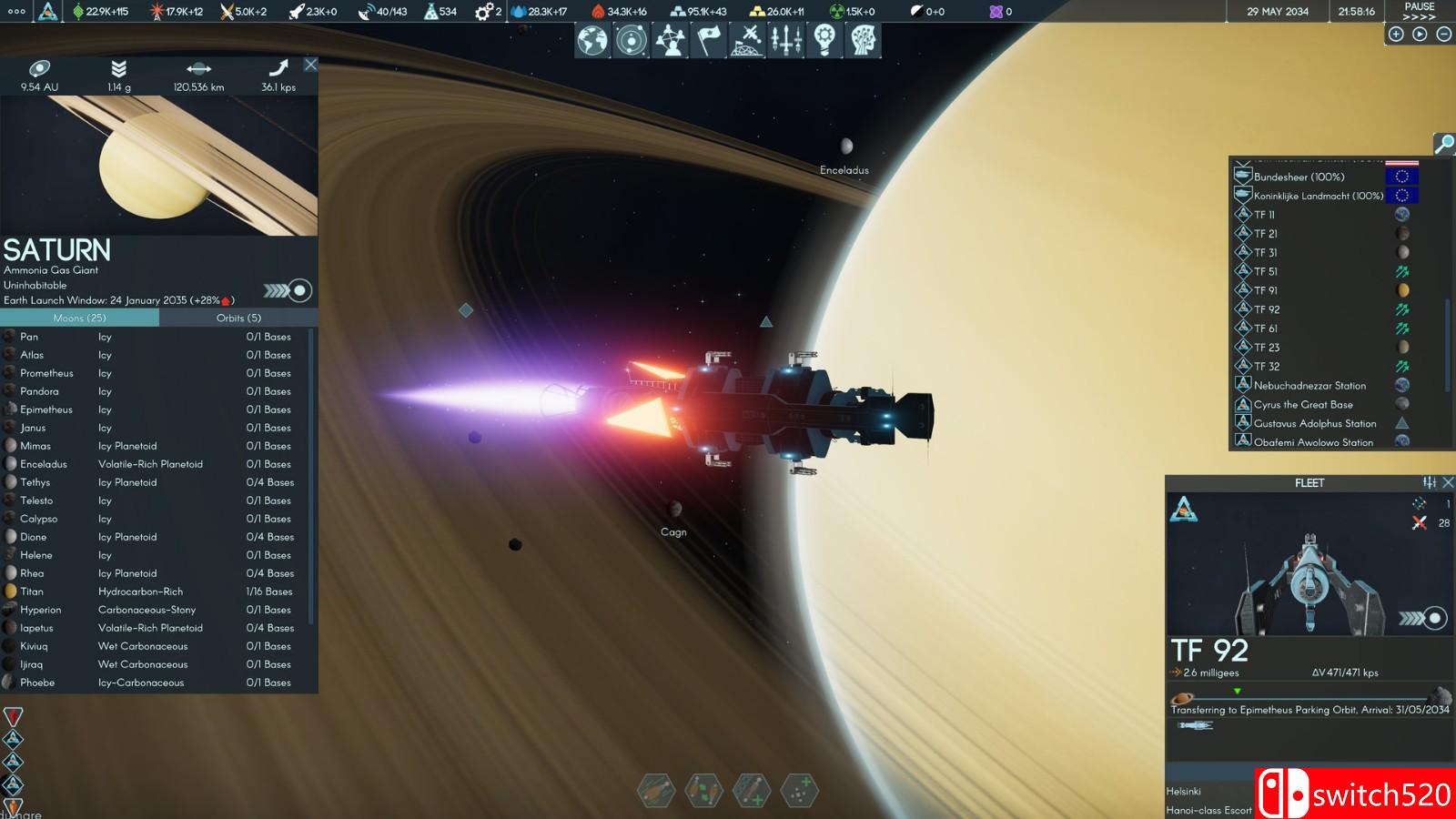Select TF 51 in the fleet list
Image resolution: width=1456 pixels, height=819 pixels.
point(1266,271)
